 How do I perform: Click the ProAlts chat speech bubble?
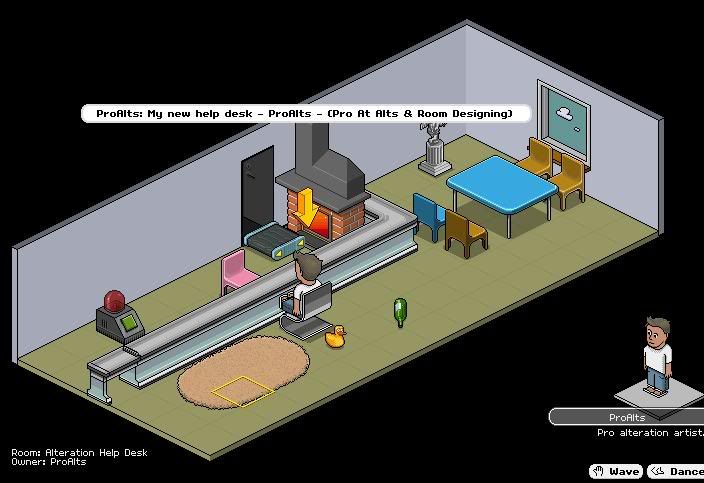[305, 114]
